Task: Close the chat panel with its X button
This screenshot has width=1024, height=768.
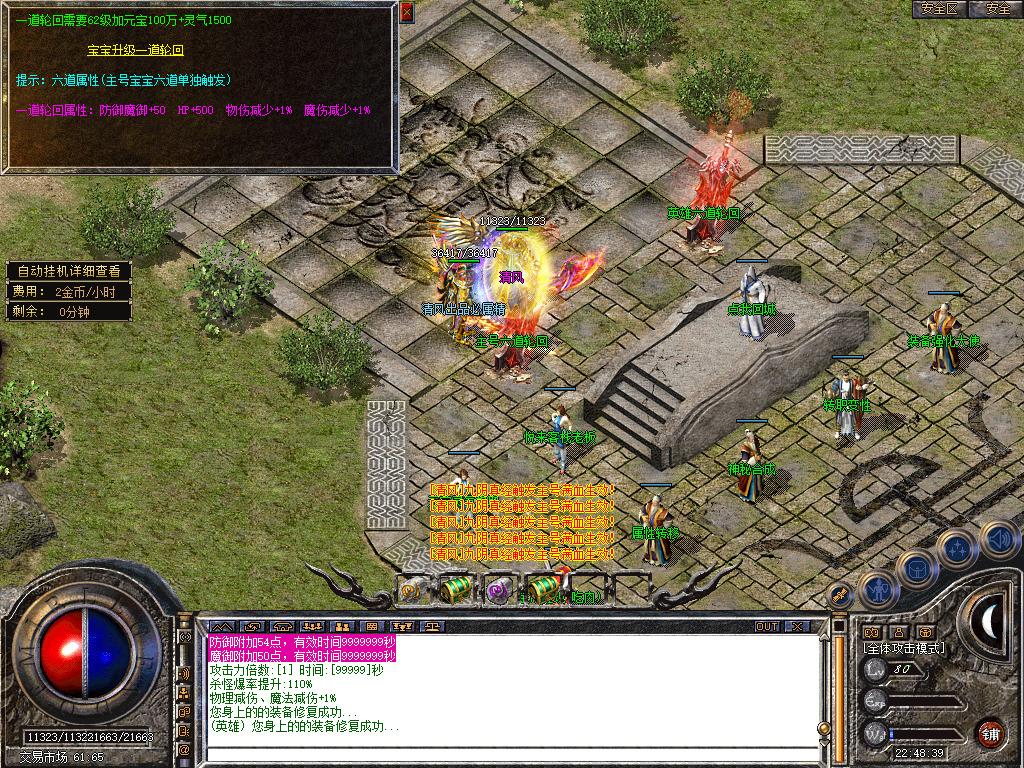Action: coord(796,627)
